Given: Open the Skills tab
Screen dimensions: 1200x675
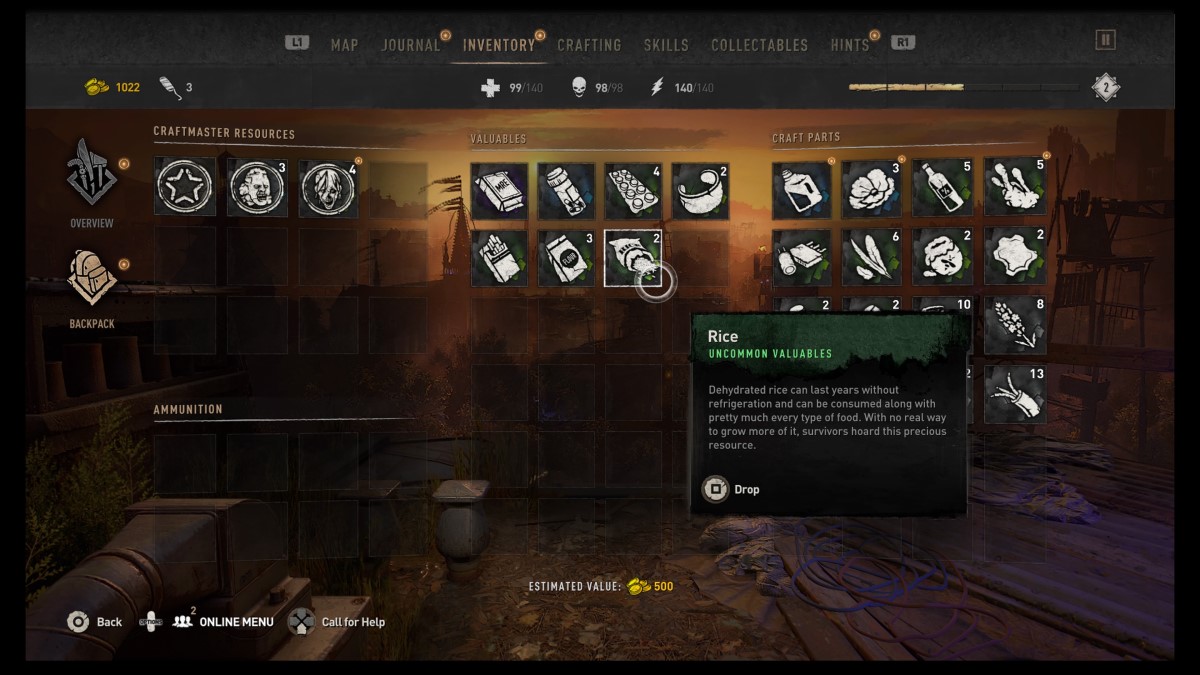Looking at the screenshot, I should pos(666,45).
